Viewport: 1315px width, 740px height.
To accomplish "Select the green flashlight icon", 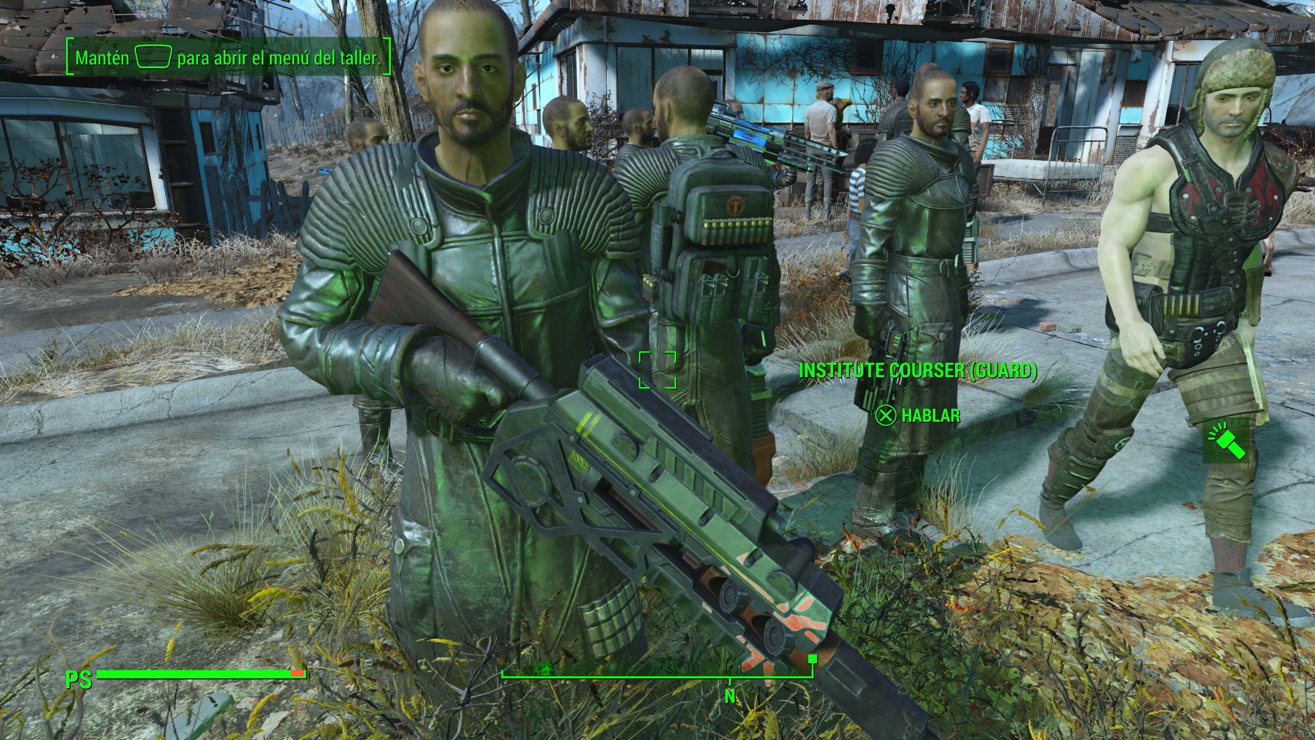I will (x=1226, y=441).
